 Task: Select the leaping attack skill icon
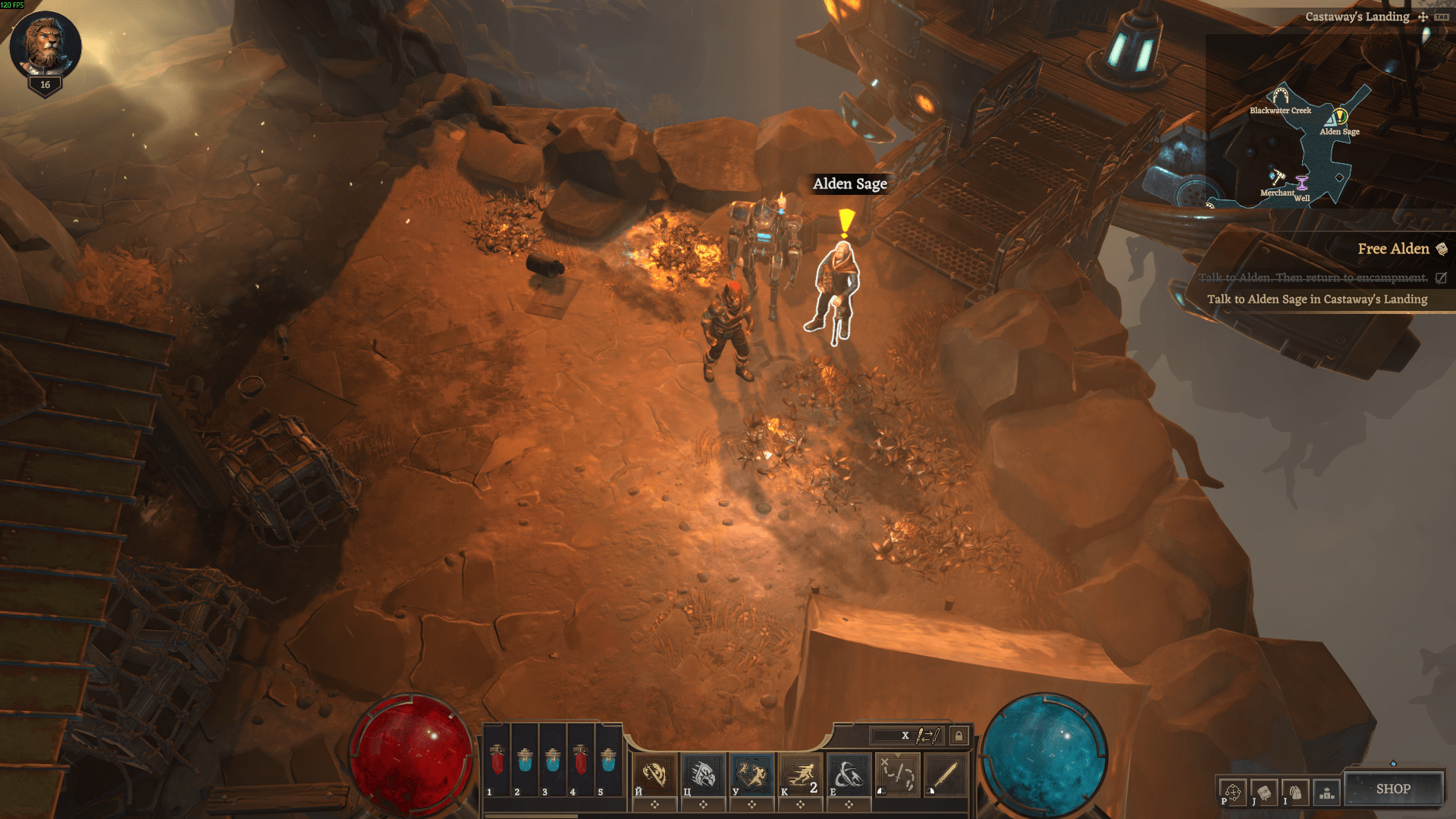(x=751, y=775)
